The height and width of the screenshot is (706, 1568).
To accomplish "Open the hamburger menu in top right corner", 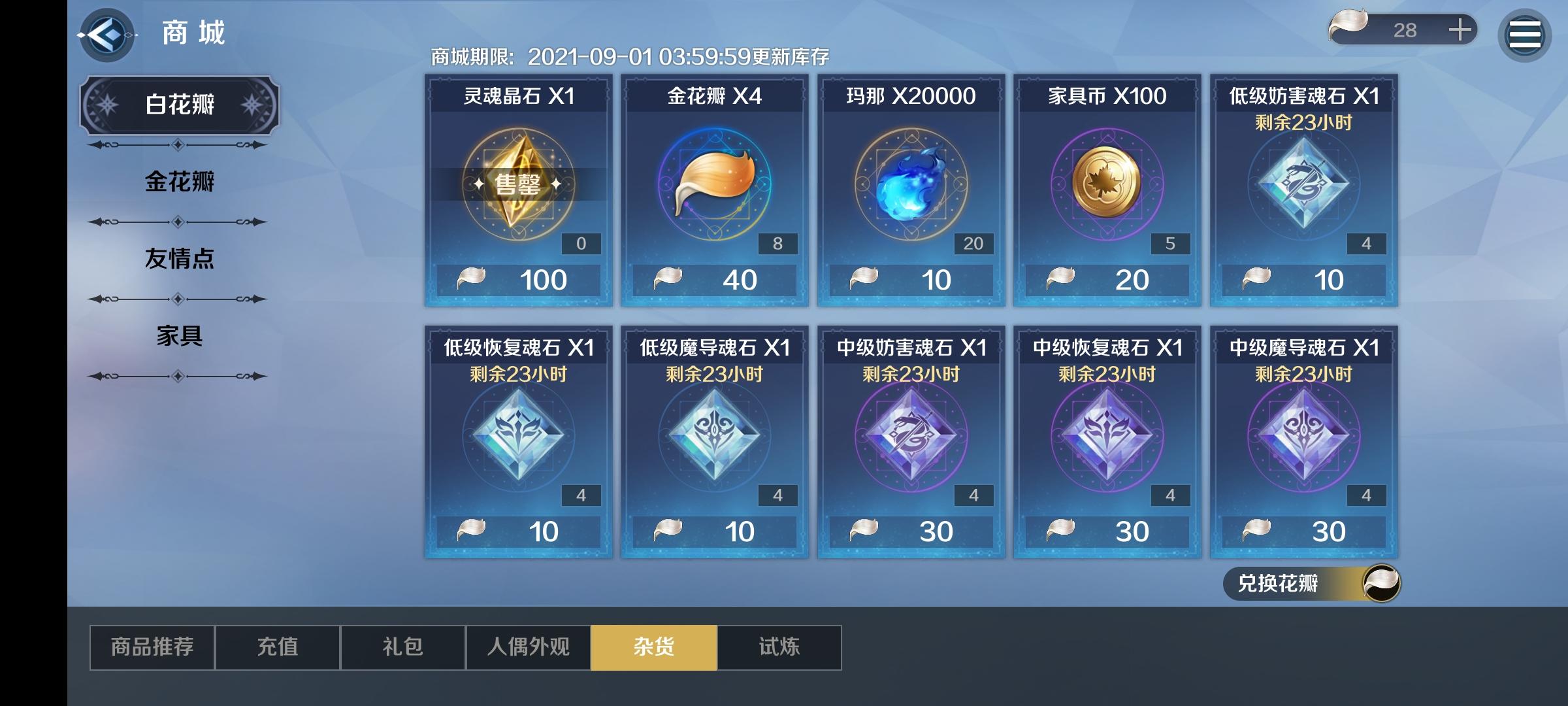I will coord(1524,34).
